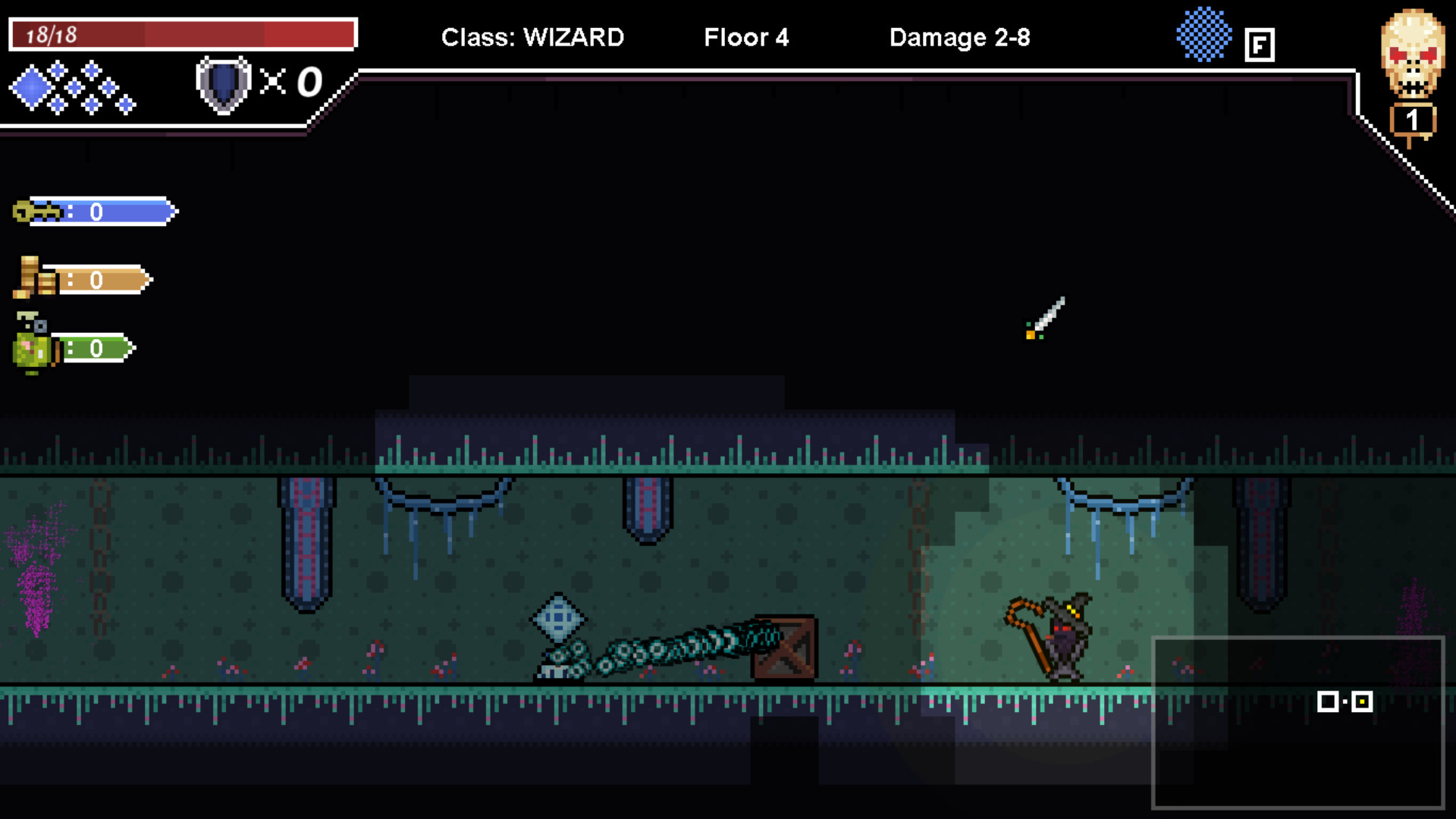
Task: Select the sign showing the number 1
Action: tap(1411, 119)
